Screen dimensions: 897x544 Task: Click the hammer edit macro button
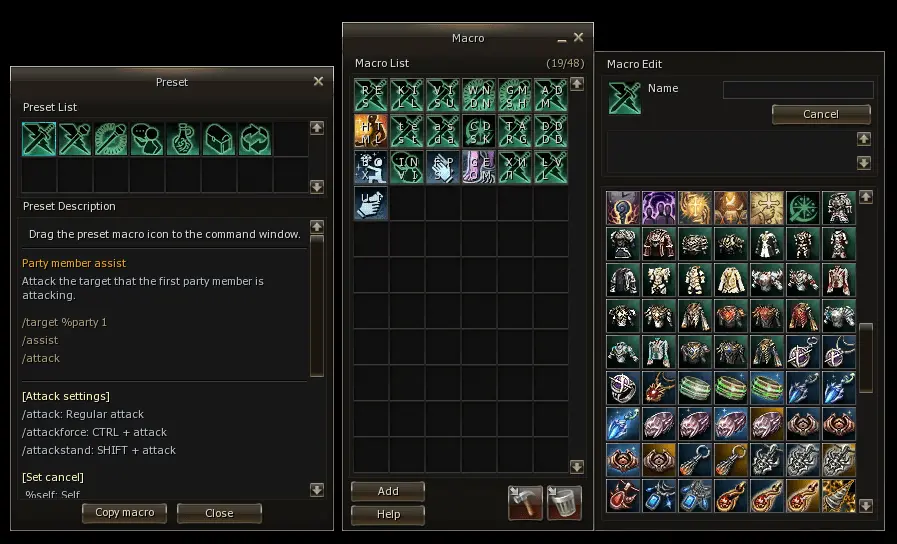tap(525, 502)
